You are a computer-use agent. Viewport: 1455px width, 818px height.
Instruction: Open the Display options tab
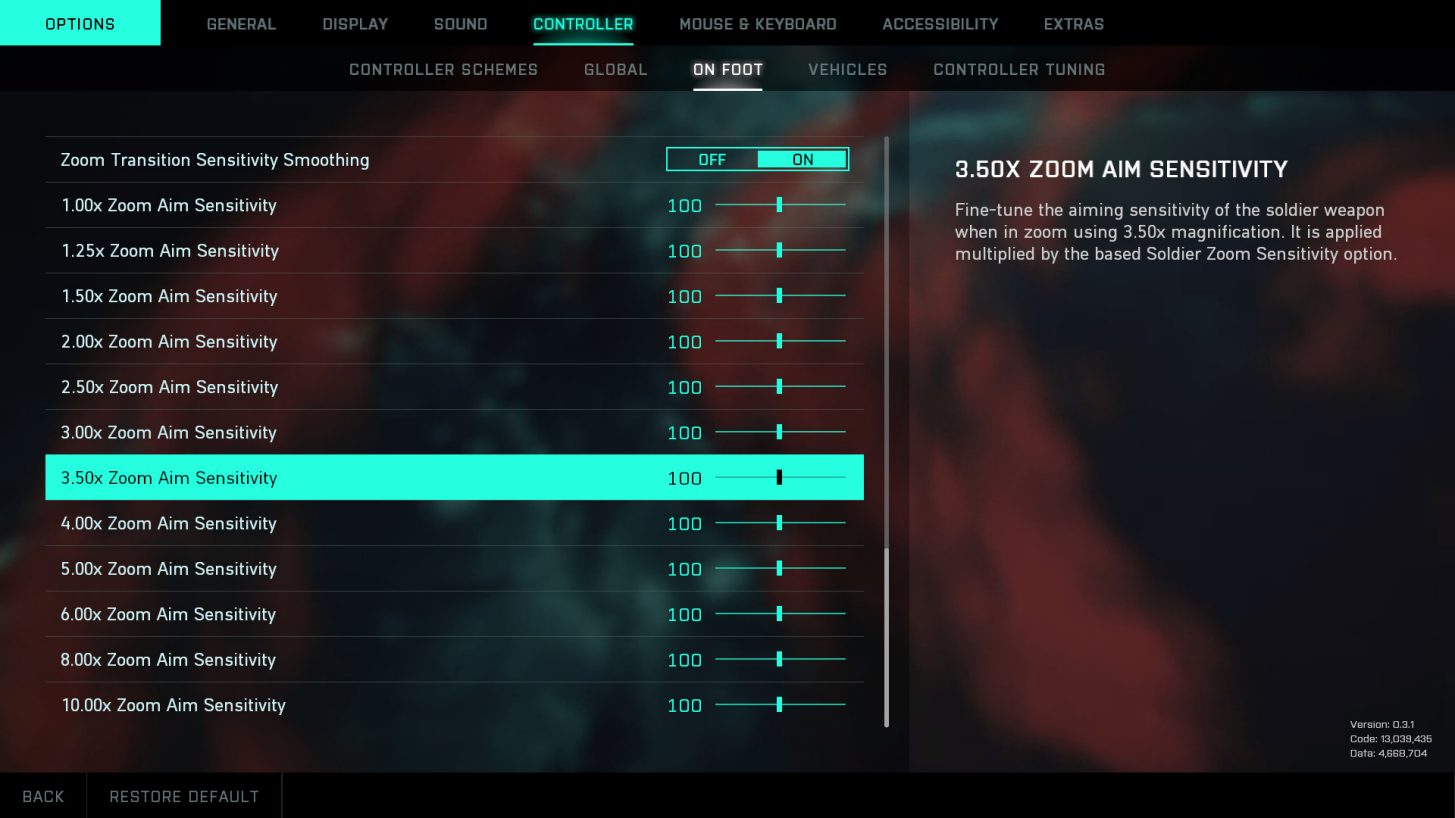click(355, 24)
